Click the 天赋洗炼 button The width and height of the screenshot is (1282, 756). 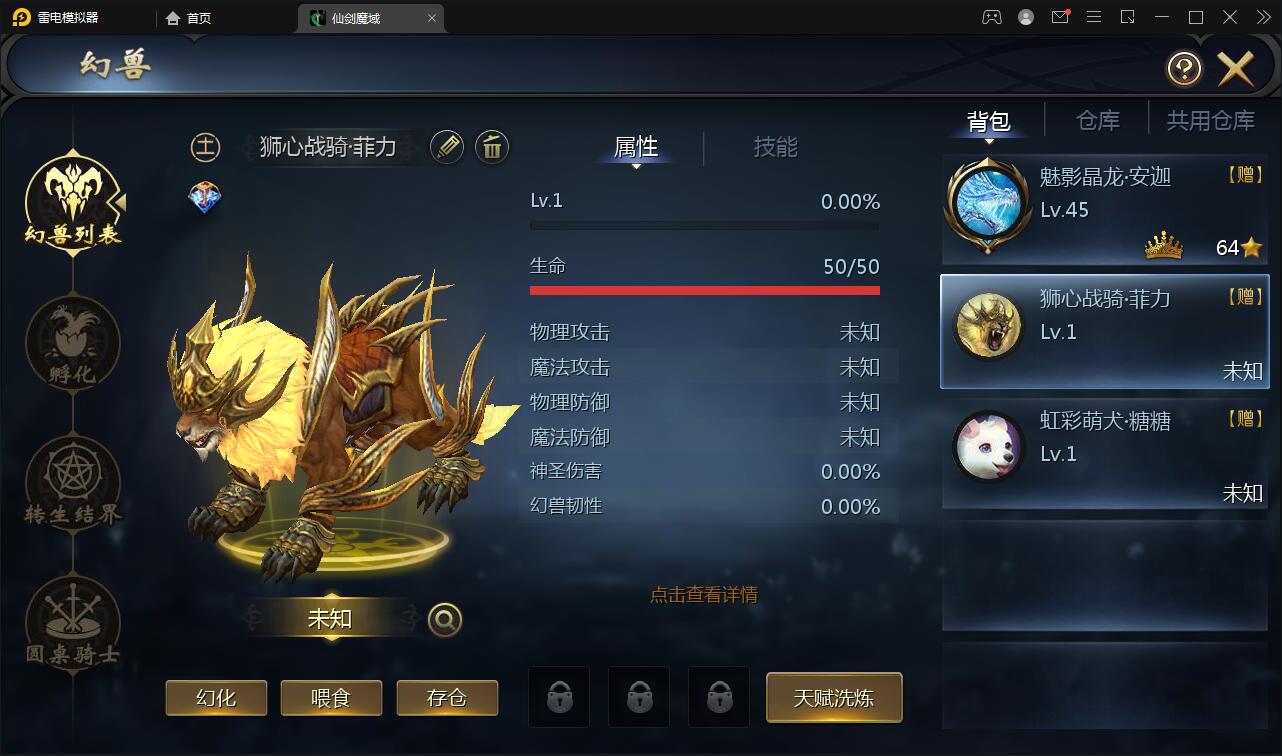(x=834, y=697)
